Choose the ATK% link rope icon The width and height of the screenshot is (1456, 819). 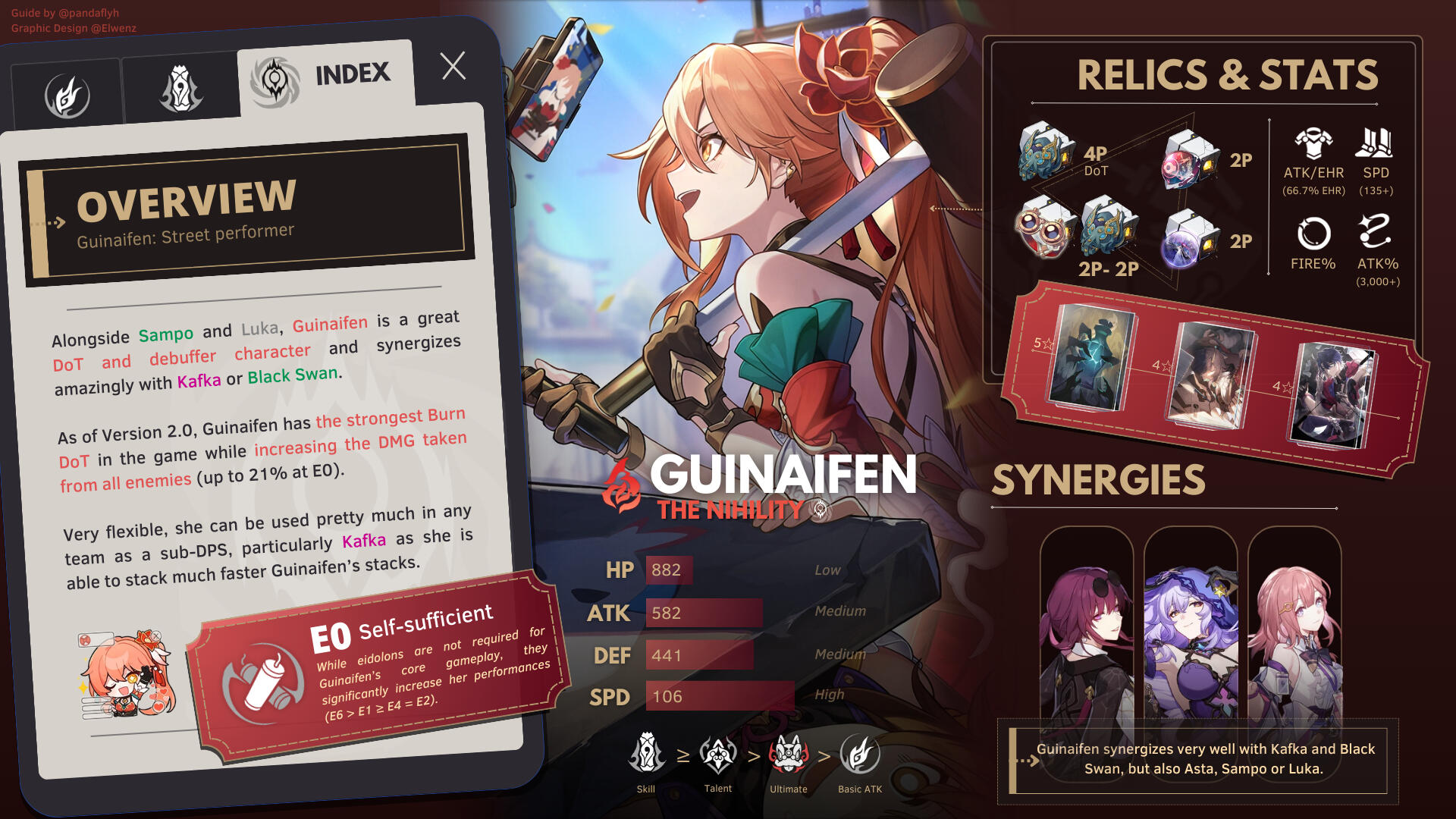click(x=1375, y=232)
